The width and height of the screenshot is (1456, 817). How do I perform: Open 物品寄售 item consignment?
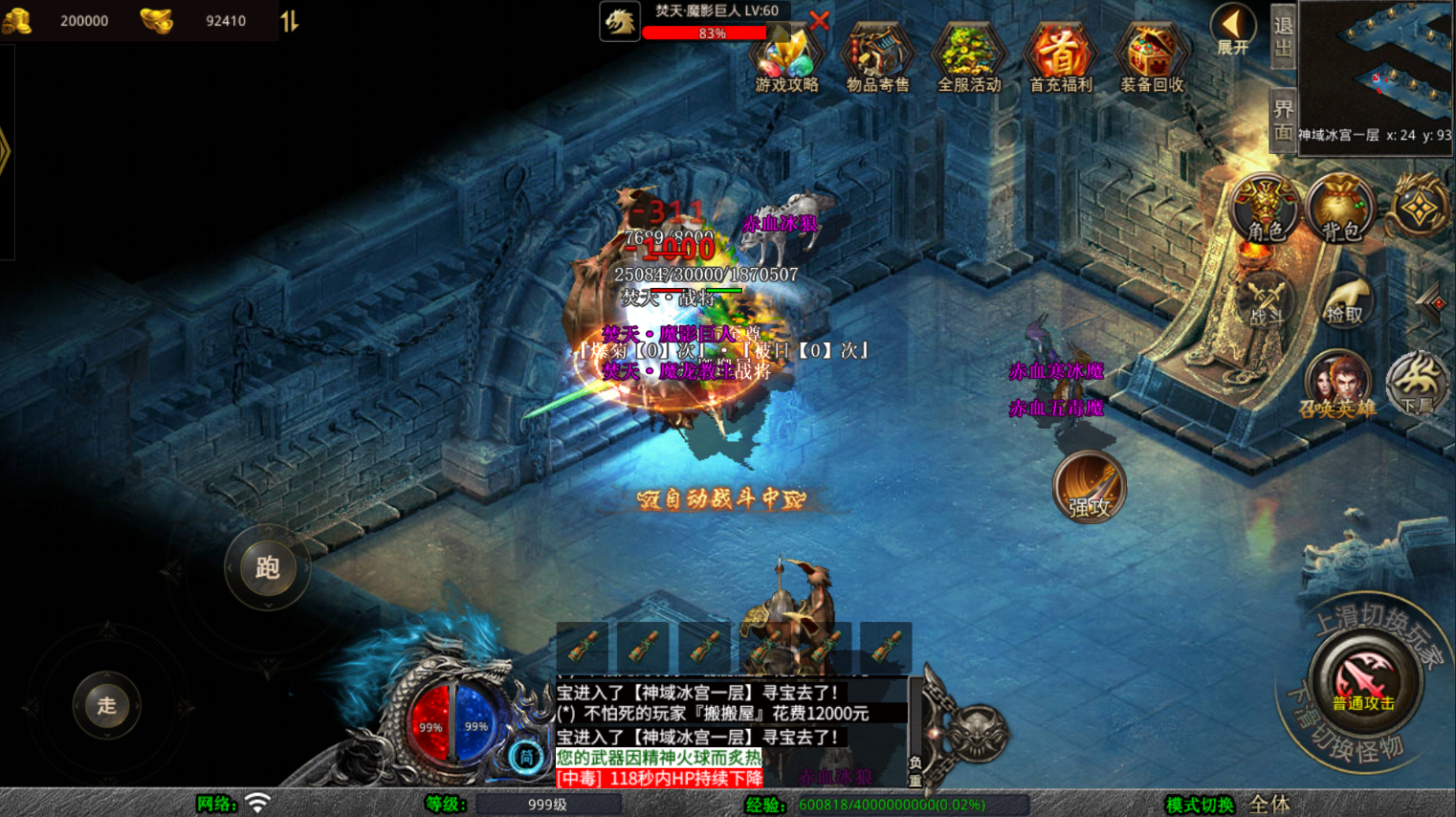click(x=877, y=57)
